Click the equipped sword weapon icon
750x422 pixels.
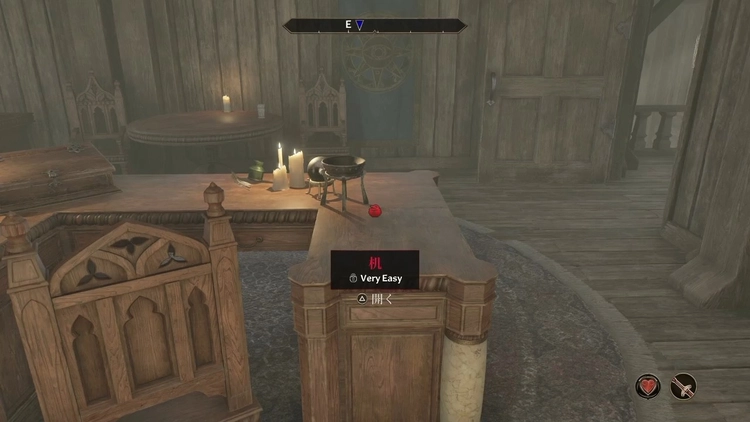(684, 386)
